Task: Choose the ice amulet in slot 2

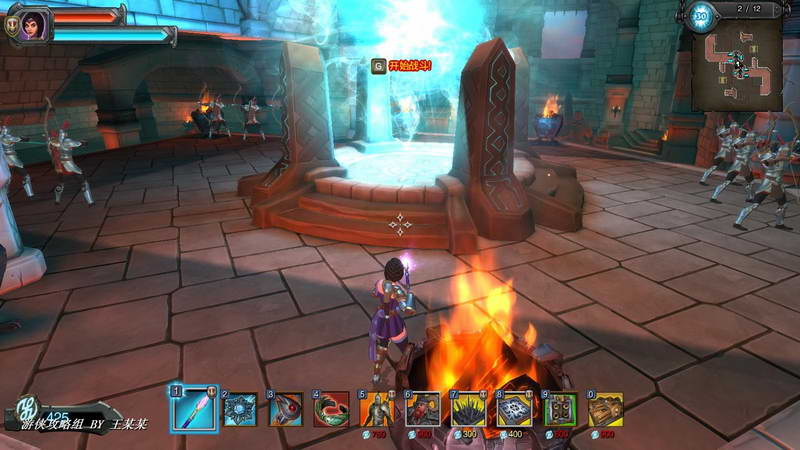Action: (x=240, y=410)
